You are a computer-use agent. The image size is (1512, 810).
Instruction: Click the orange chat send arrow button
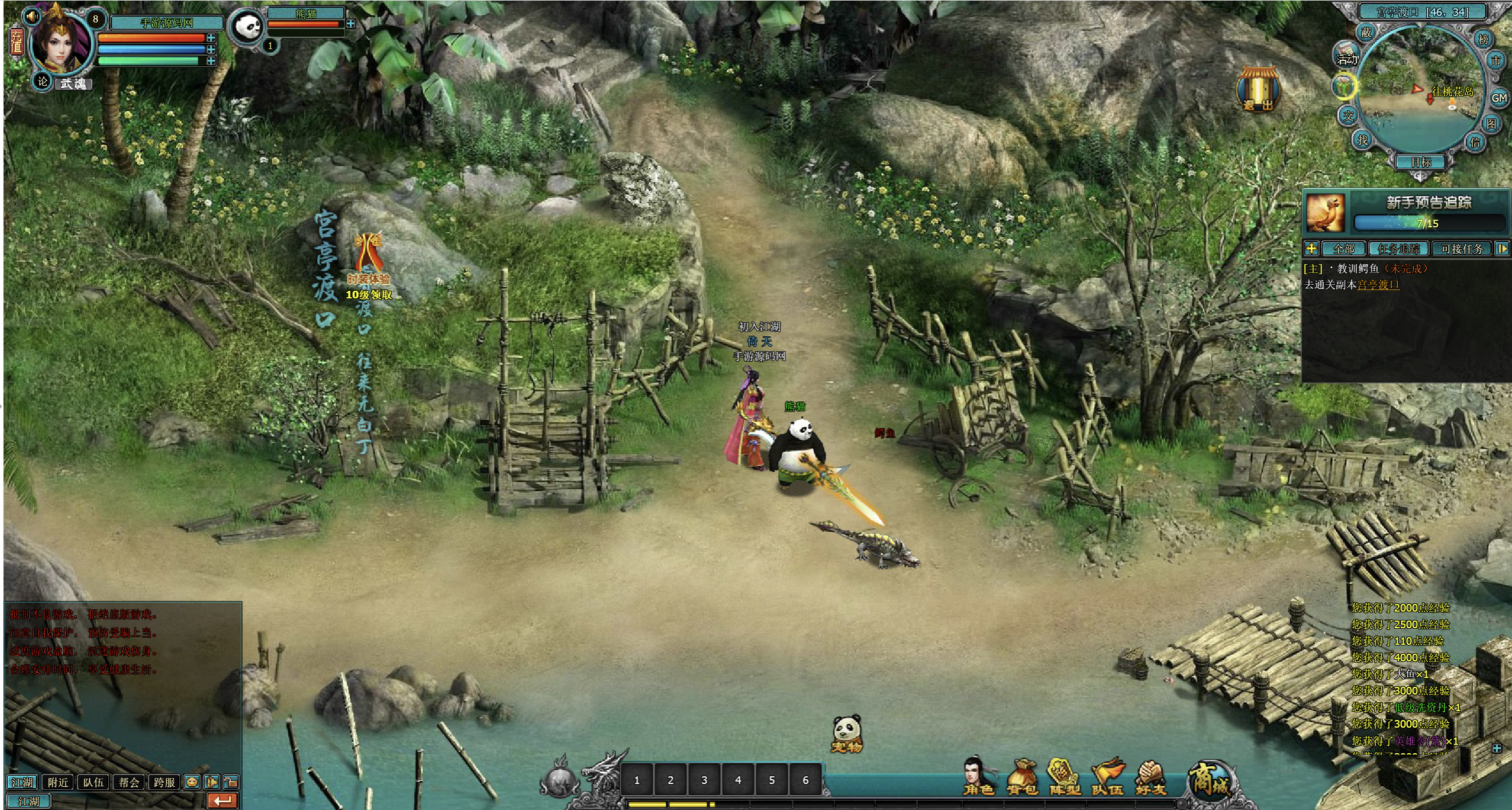(x=223, y=801)
